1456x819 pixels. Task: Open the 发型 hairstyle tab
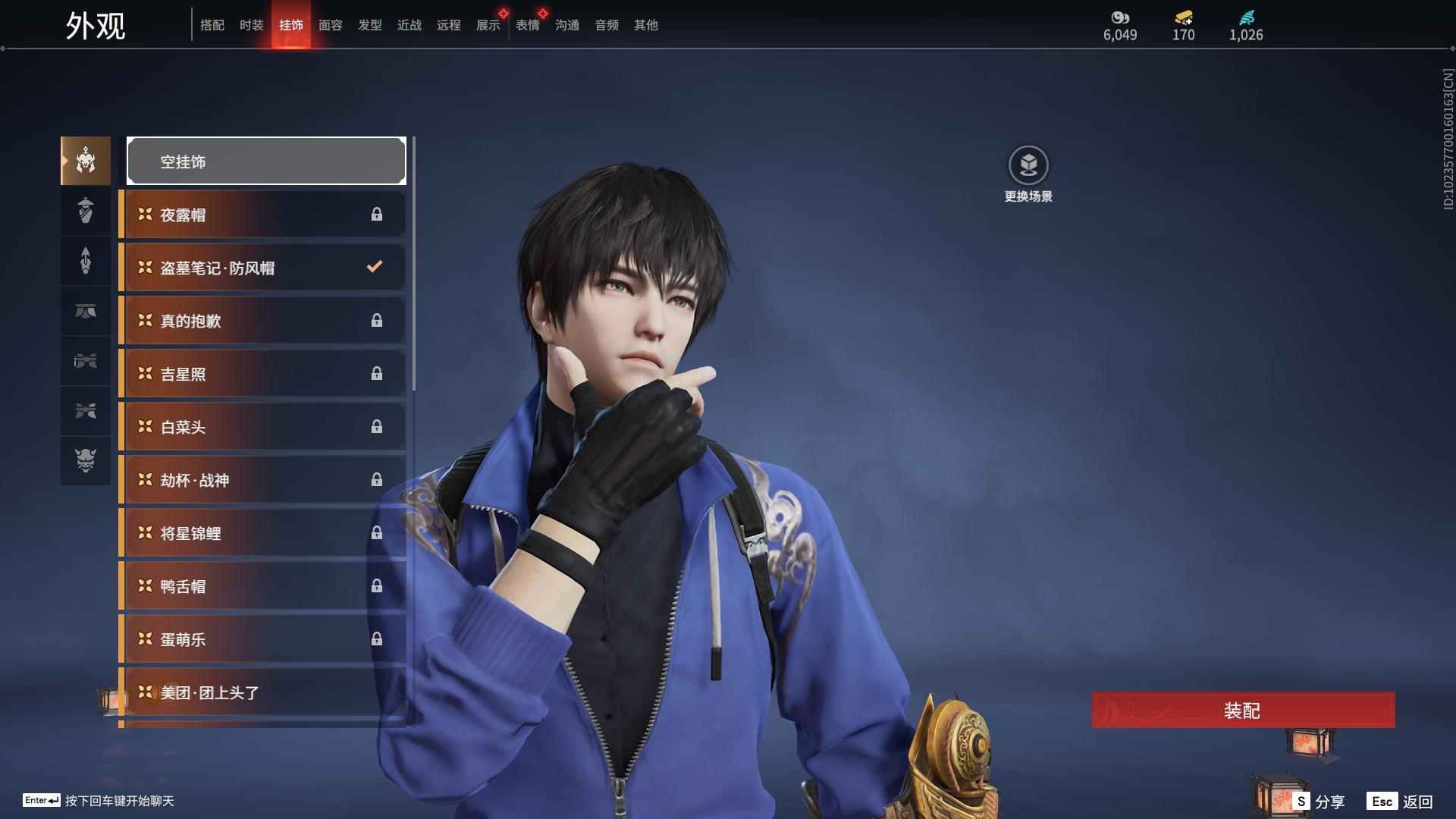click(370, 25)
